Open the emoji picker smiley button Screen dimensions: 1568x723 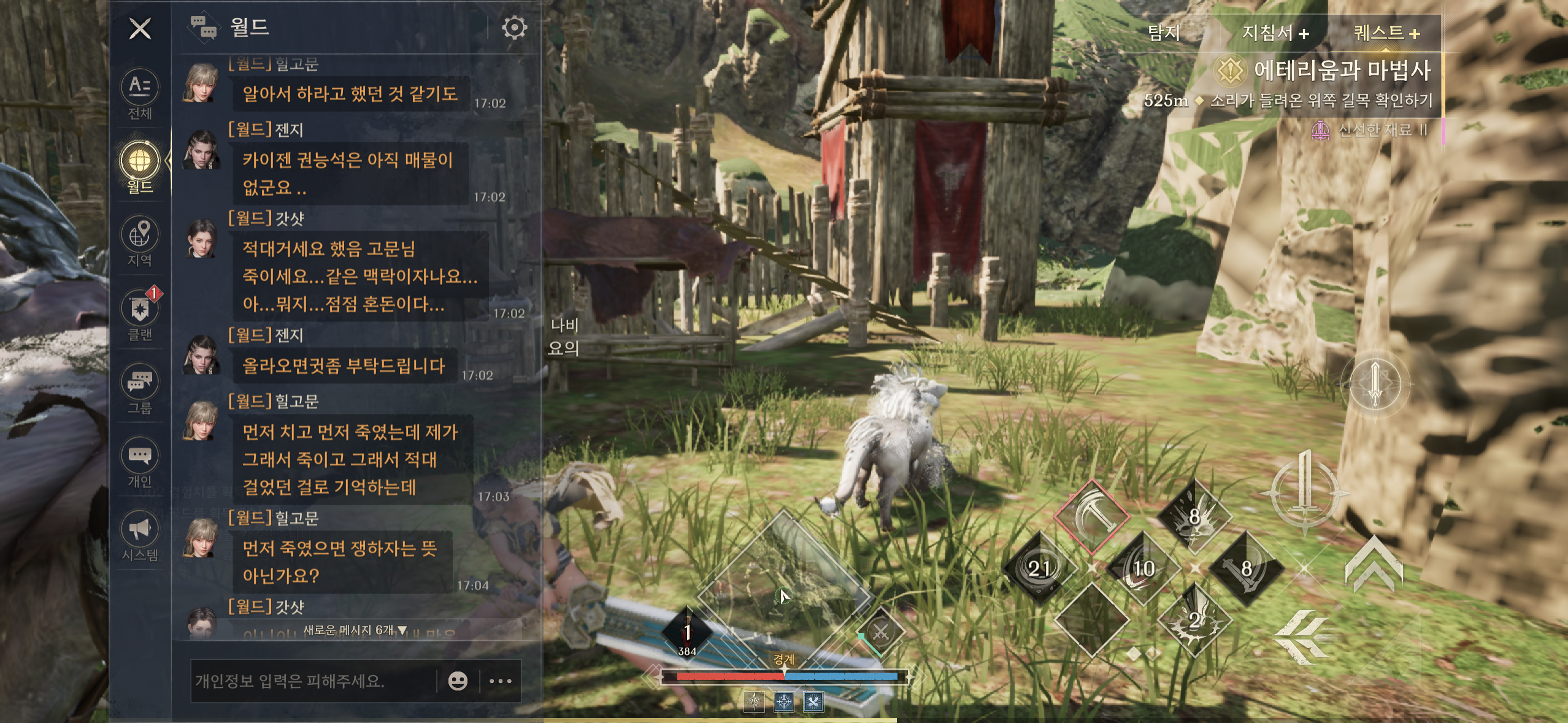coord(458,681)
